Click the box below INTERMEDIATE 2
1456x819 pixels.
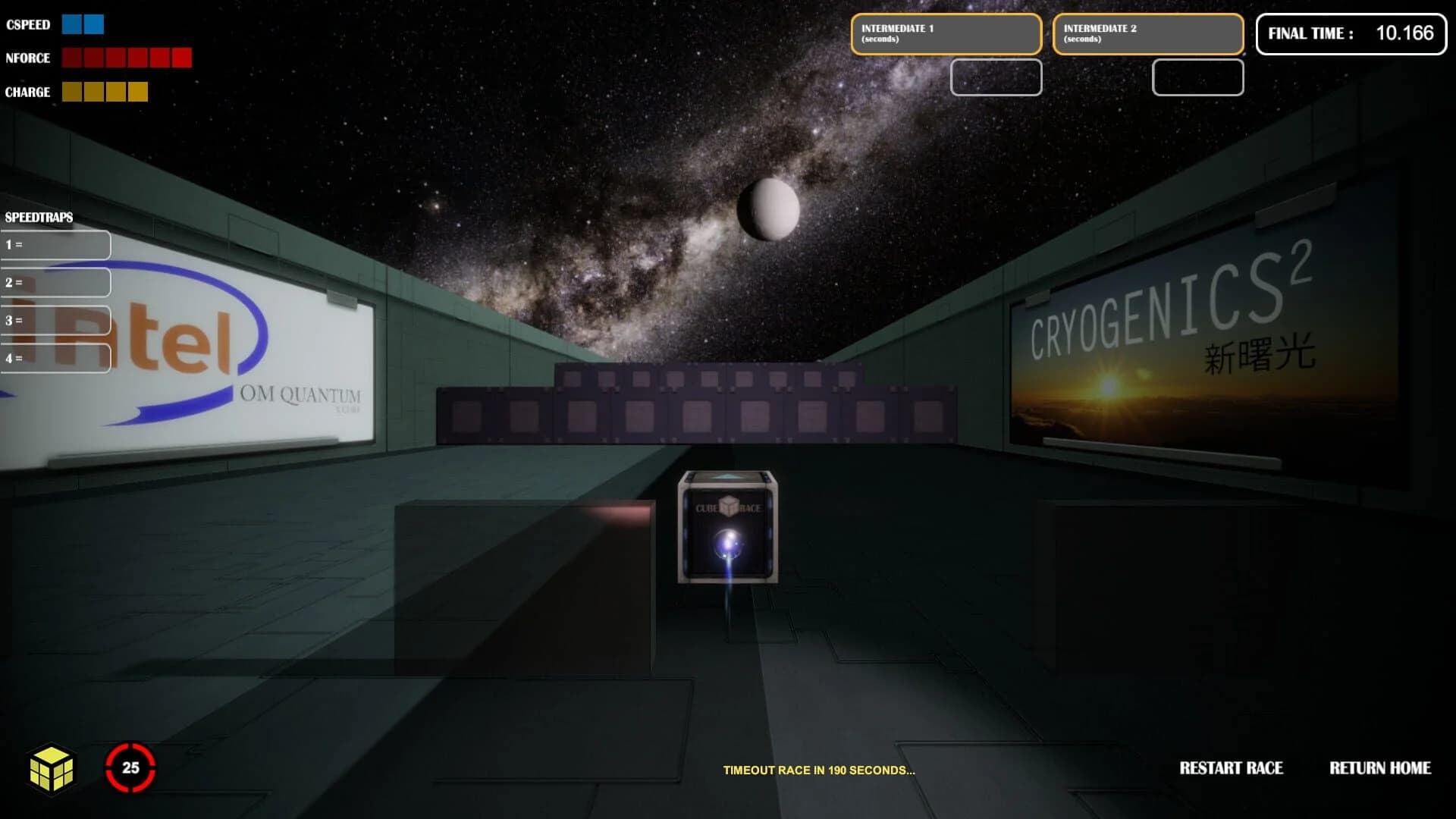pyautogui.click(x=1197, y=78)
